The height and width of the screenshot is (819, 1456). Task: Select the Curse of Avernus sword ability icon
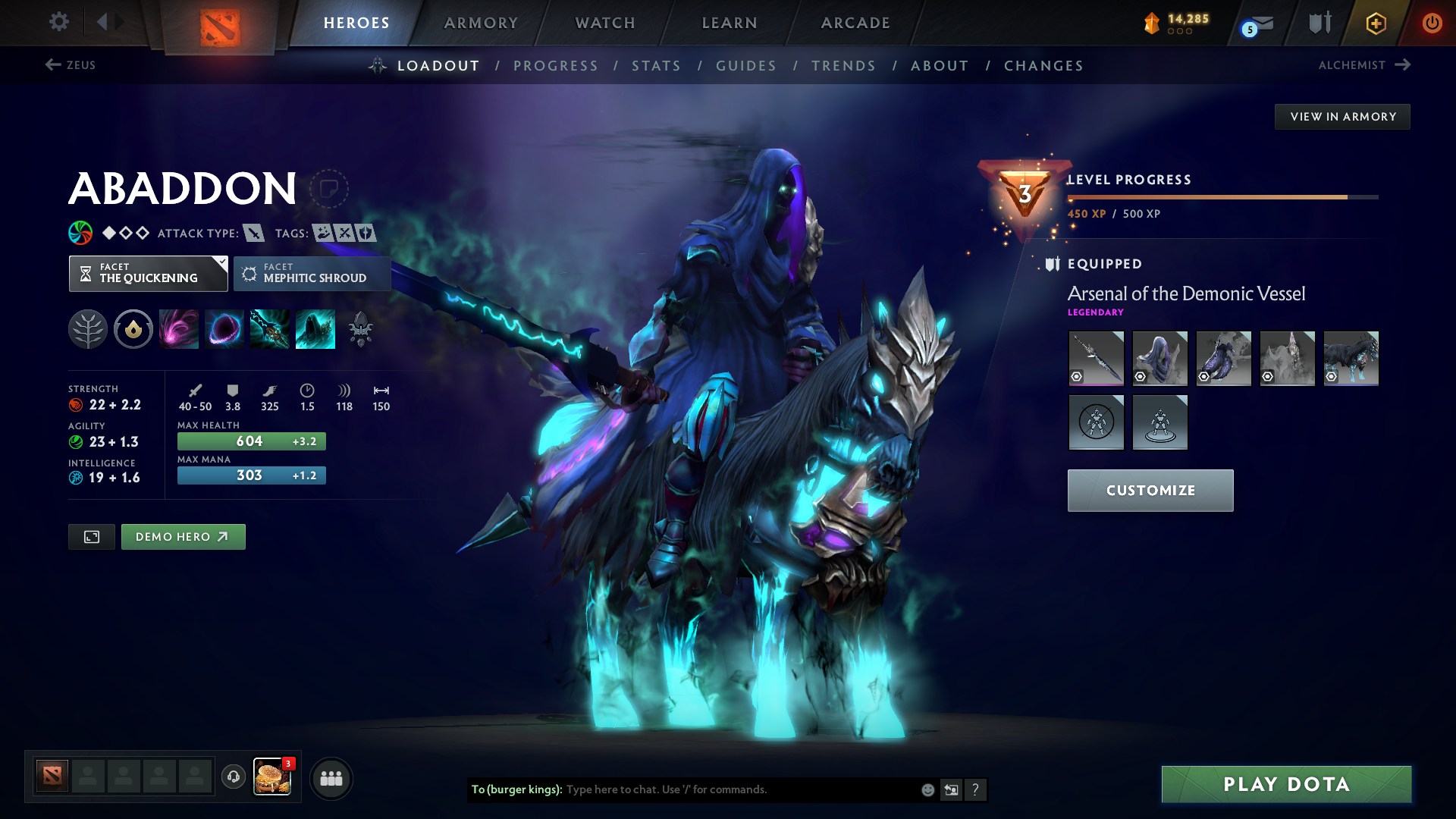tap(269, 328)
